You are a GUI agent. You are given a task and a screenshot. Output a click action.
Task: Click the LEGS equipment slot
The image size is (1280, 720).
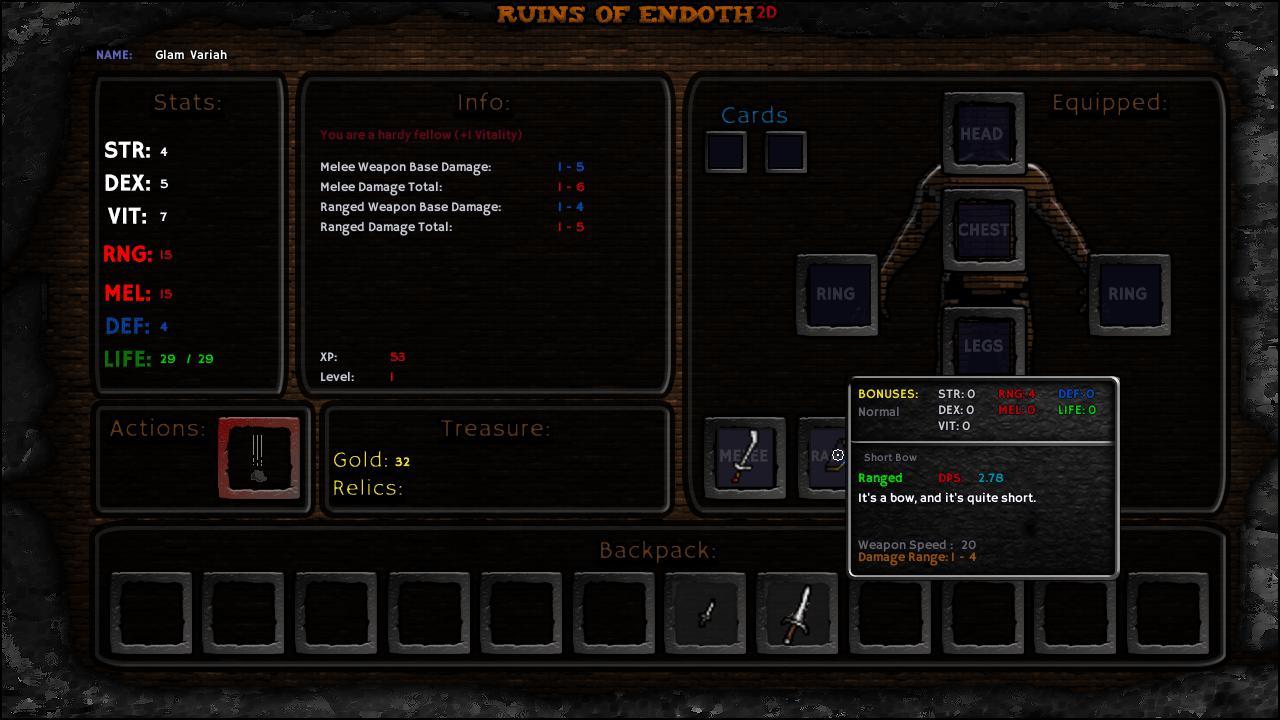tap(983, 346)
